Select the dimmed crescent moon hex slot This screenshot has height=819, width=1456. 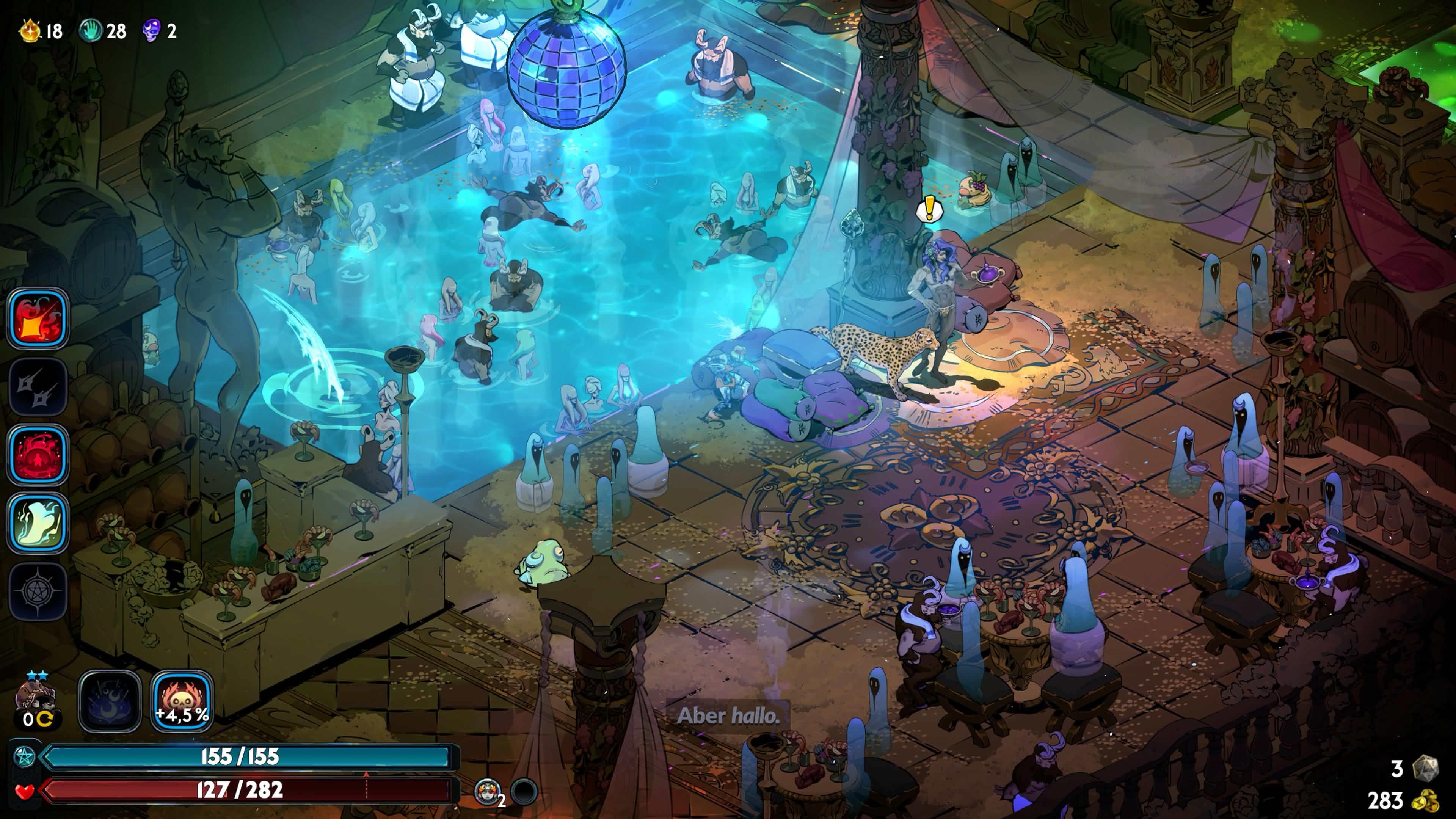tap(110, 701)
